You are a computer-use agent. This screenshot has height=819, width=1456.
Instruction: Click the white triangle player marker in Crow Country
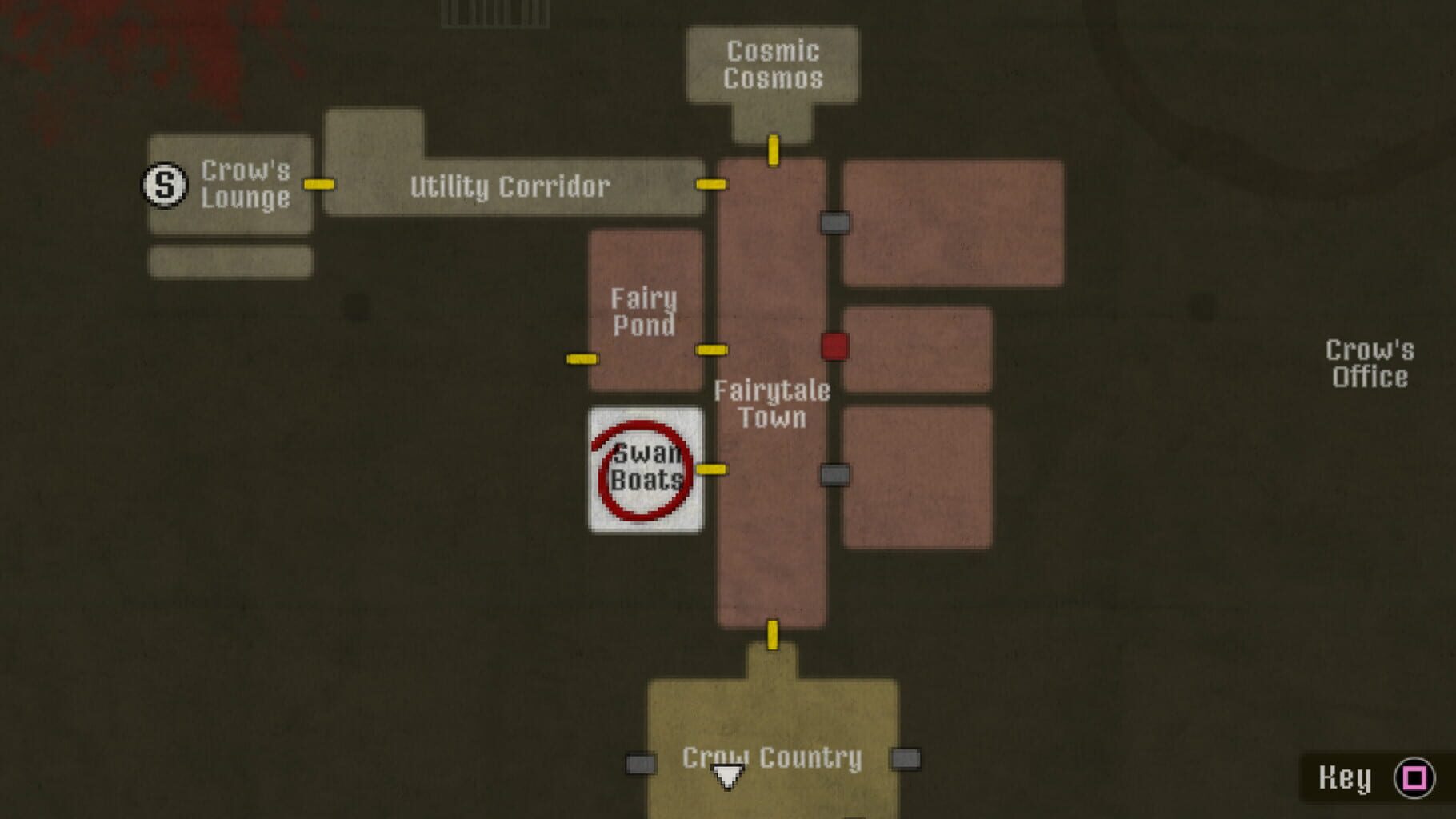(726, 774)
